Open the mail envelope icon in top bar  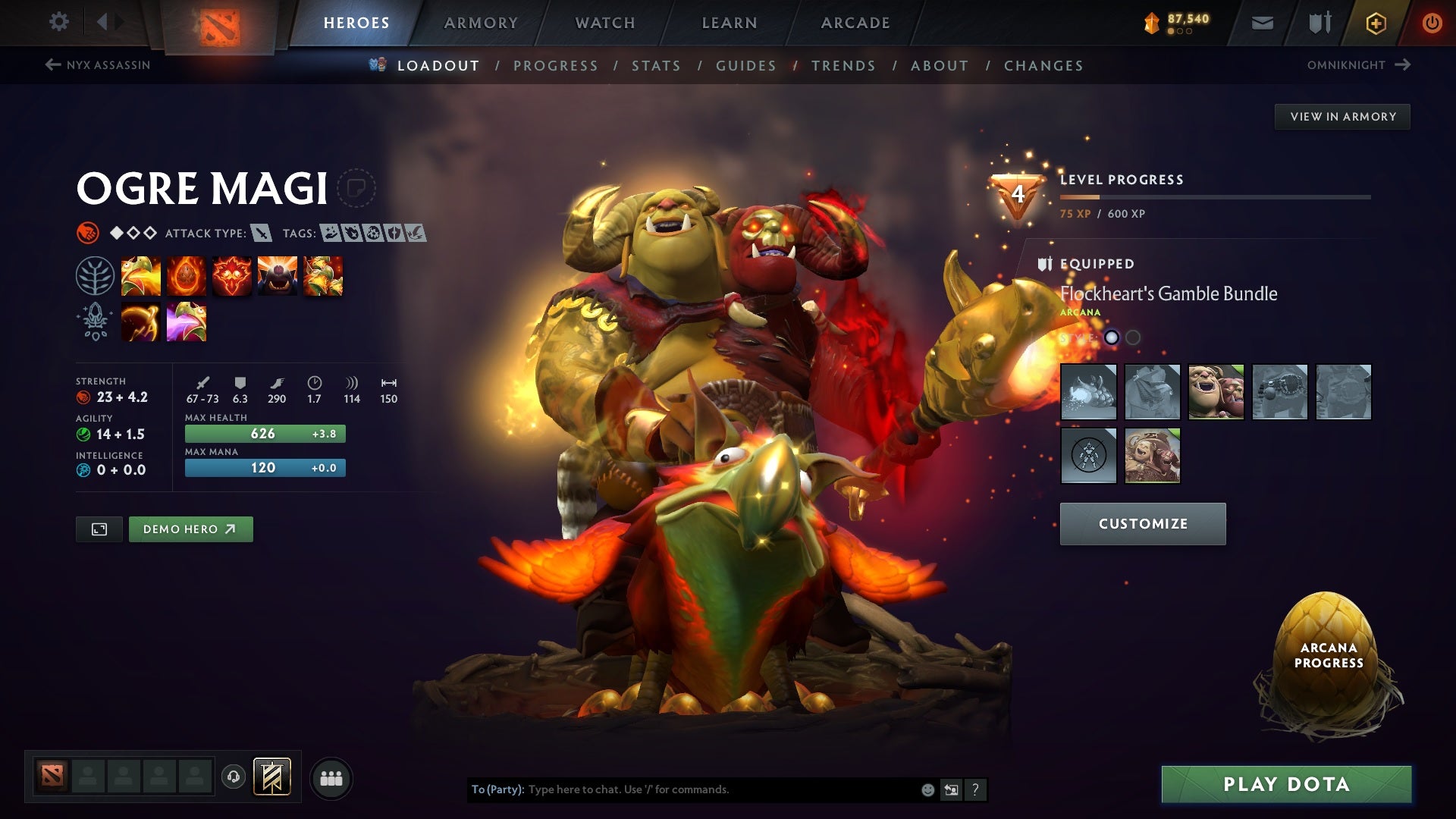click(1263, 22)
